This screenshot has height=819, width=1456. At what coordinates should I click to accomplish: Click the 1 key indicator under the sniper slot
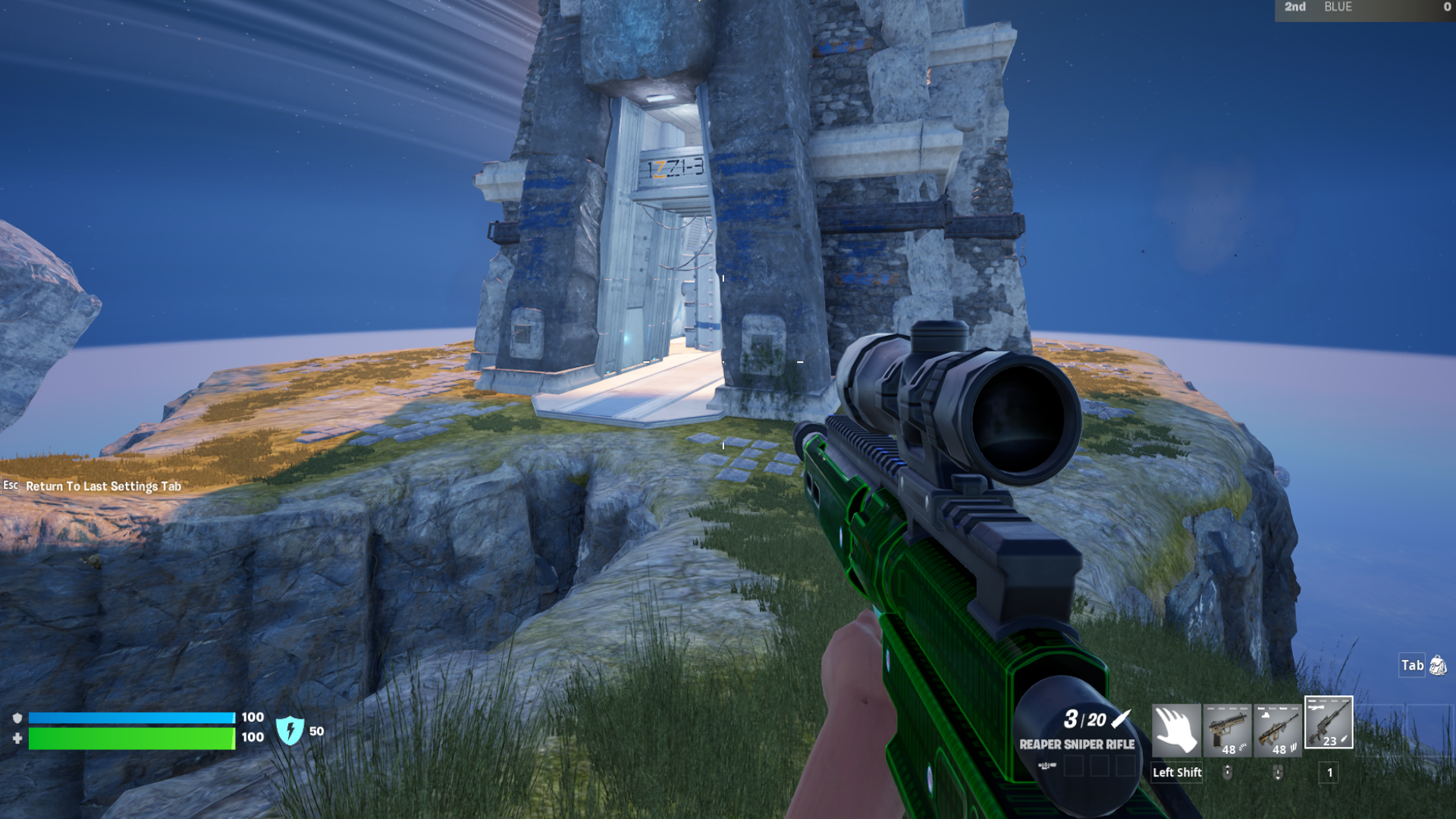point(1330,773)
